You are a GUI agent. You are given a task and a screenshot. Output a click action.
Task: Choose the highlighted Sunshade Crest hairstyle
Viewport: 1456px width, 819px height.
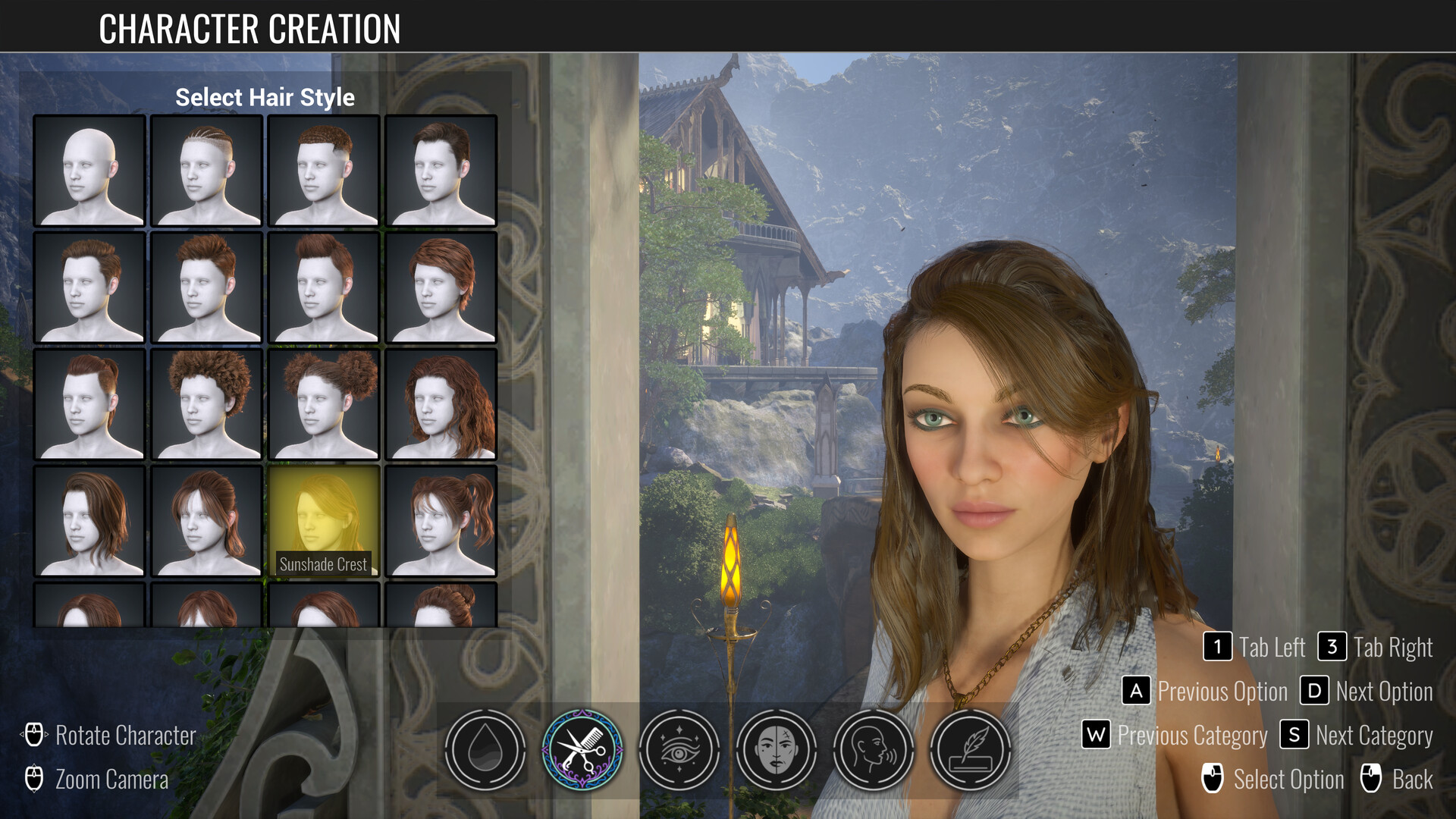pos(323,521)
